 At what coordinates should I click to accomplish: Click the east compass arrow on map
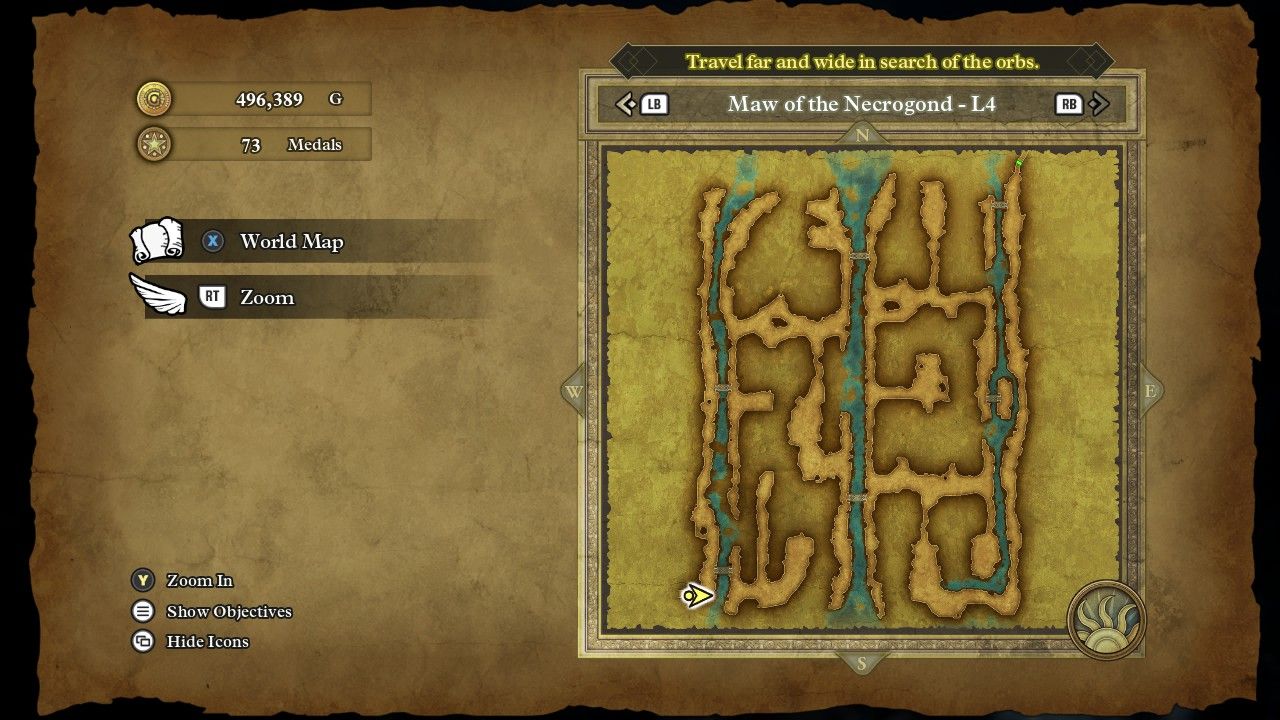coord(1150,392)
